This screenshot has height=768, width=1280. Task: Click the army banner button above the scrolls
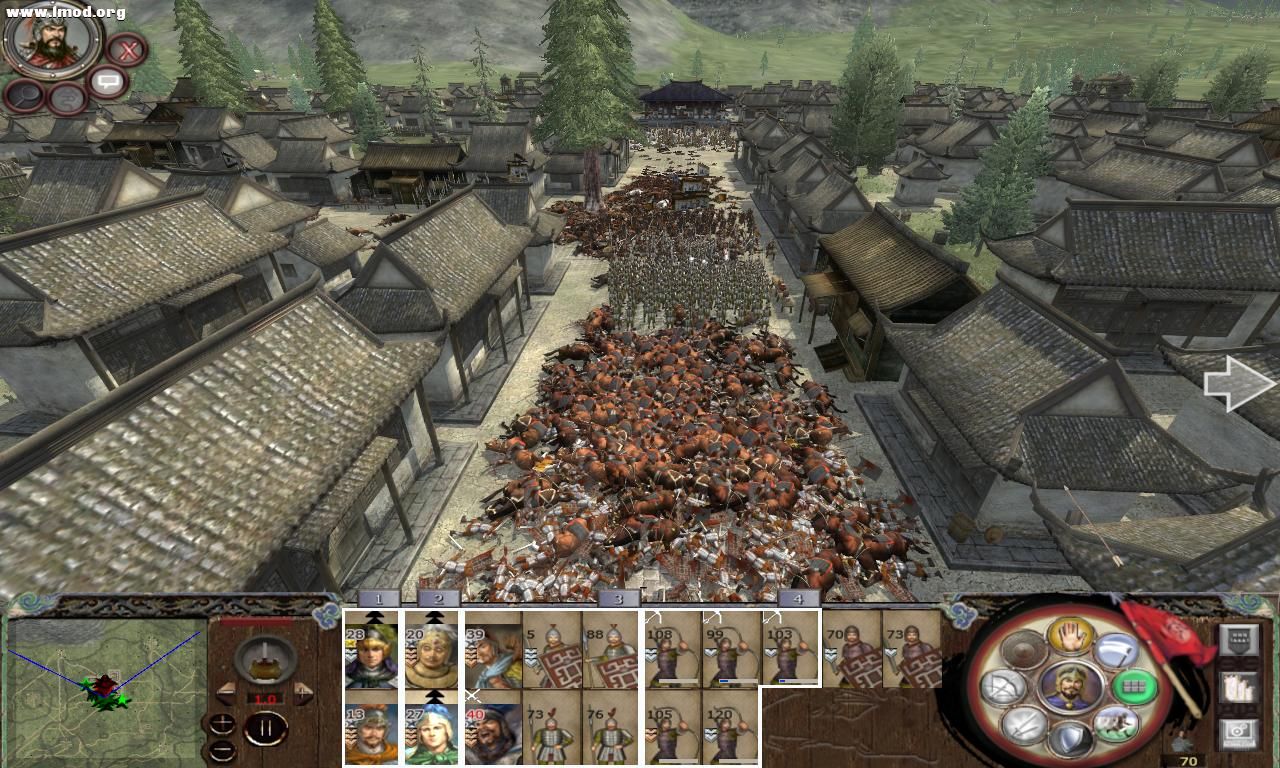coord(1238,638)
